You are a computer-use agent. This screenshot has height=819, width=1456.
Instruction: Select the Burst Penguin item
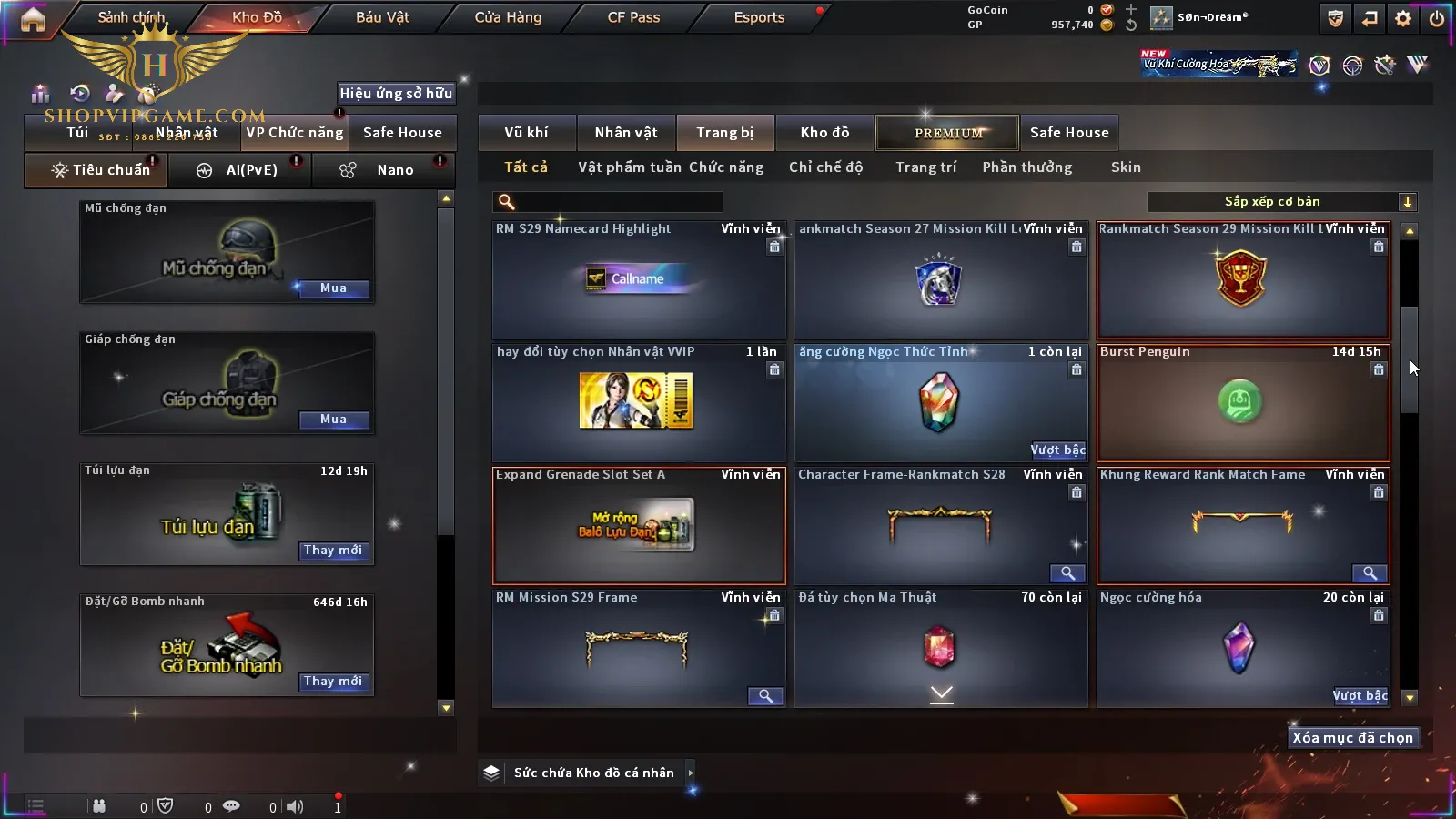1242,403
